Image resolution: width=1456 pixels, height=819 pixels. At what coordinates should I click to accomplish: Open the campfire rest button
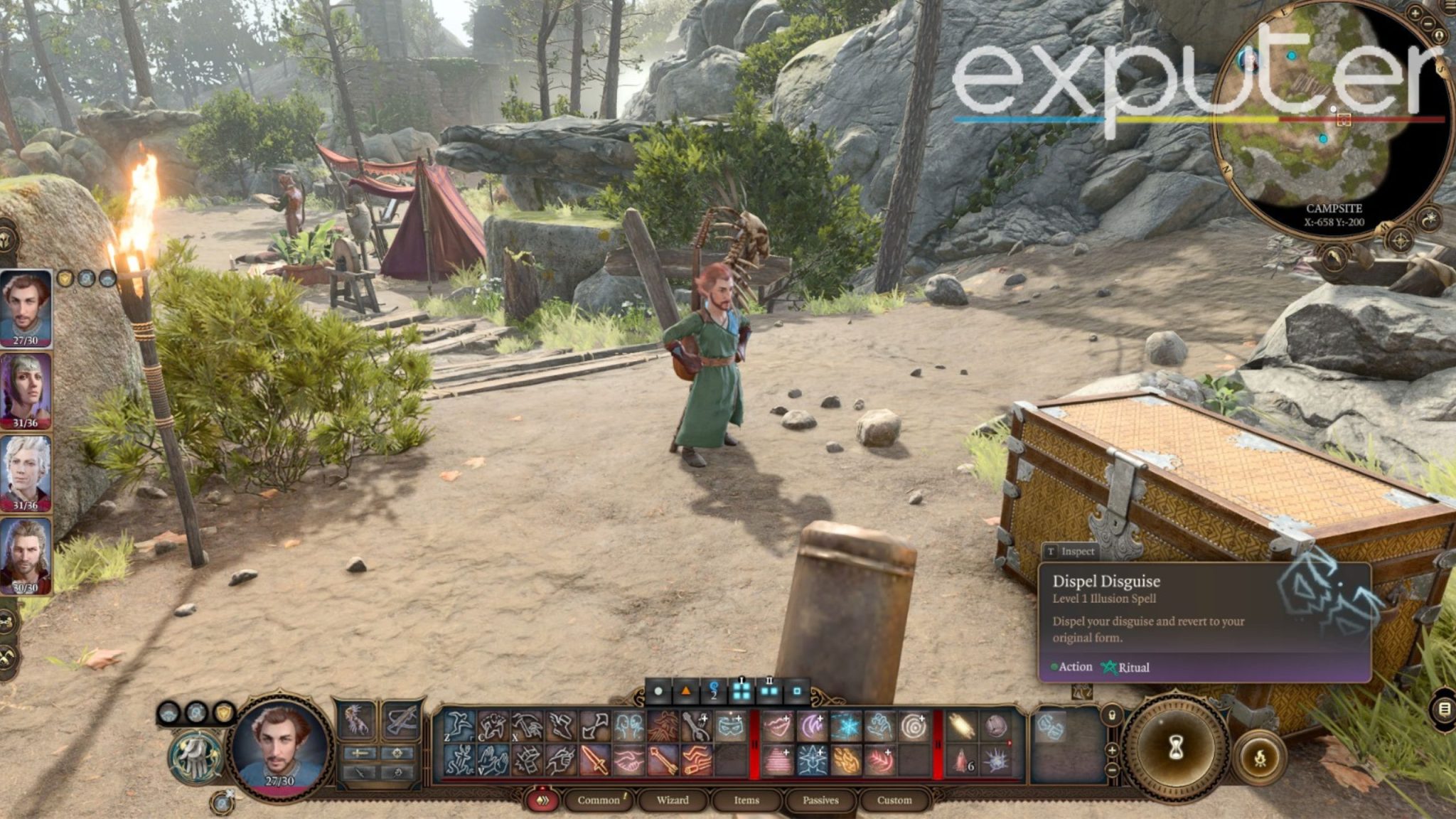(x=1260, y=758)
